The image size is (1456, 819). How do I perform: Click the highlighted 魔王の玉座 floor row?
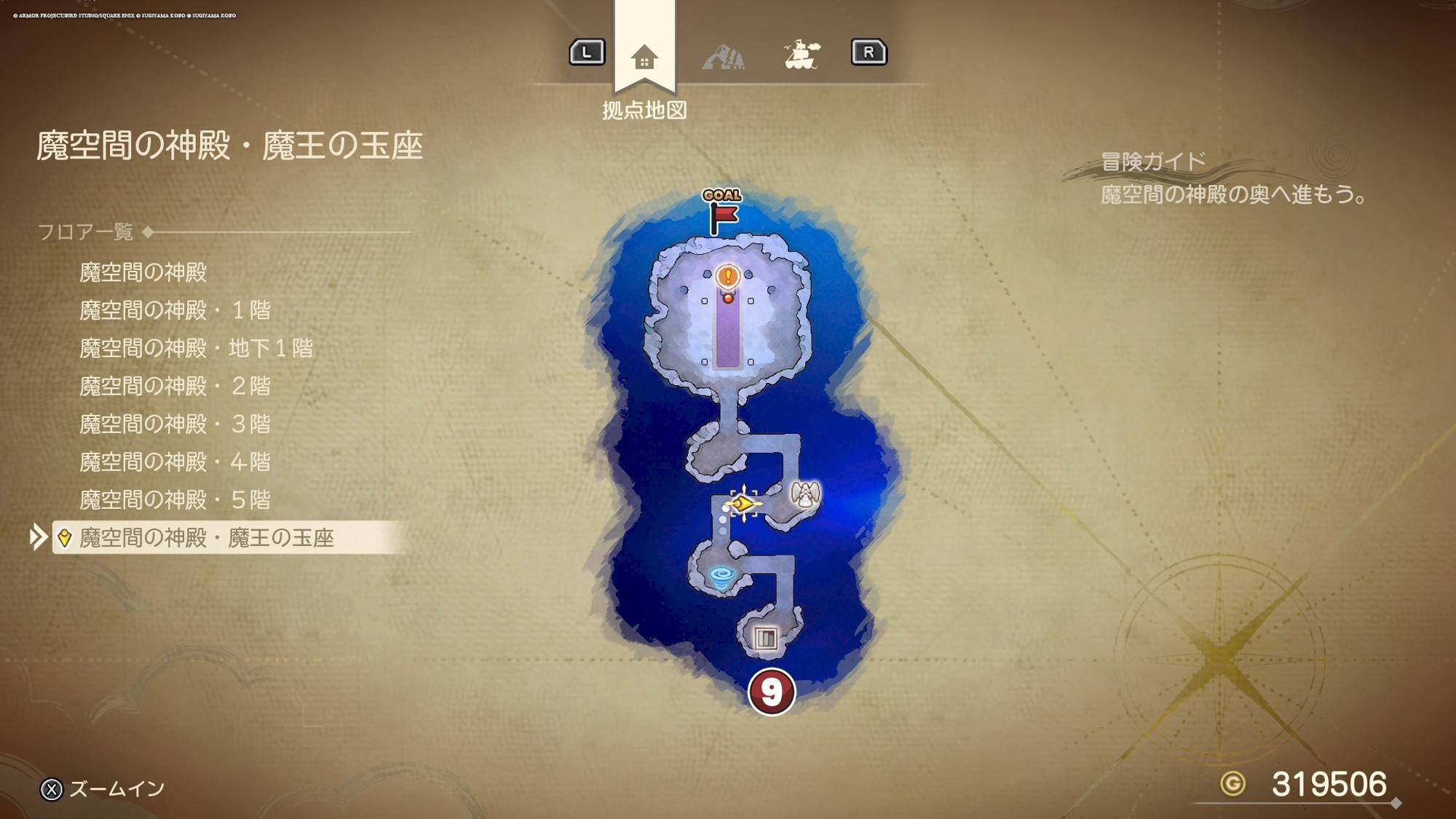pos(206,538)
